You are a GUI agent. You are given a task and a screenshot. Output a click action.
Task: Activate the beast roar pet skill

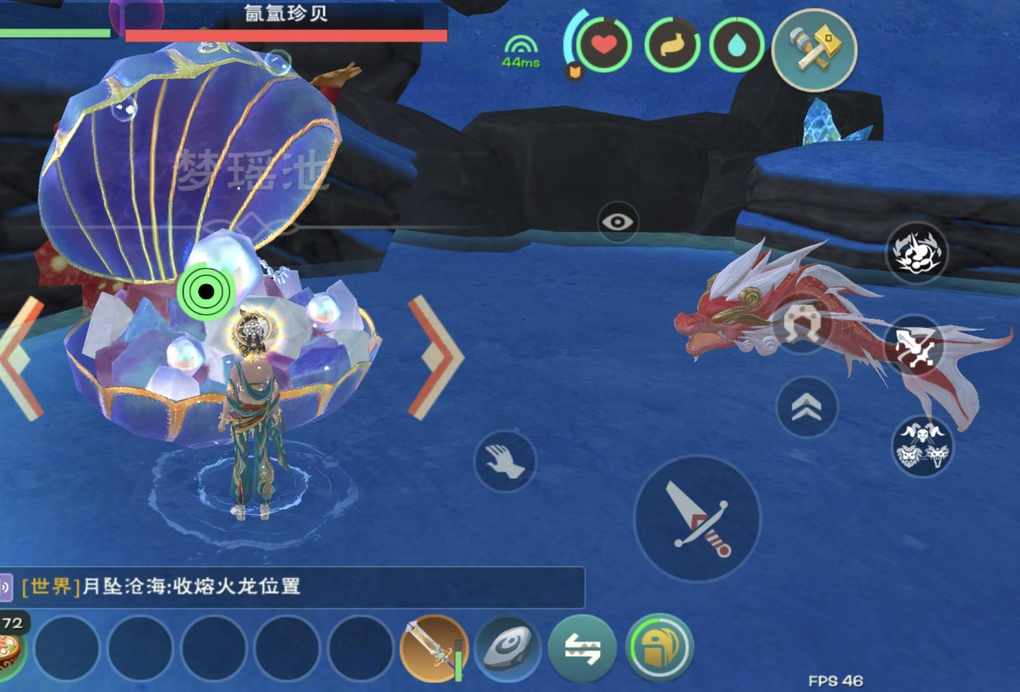pos(917,252)
